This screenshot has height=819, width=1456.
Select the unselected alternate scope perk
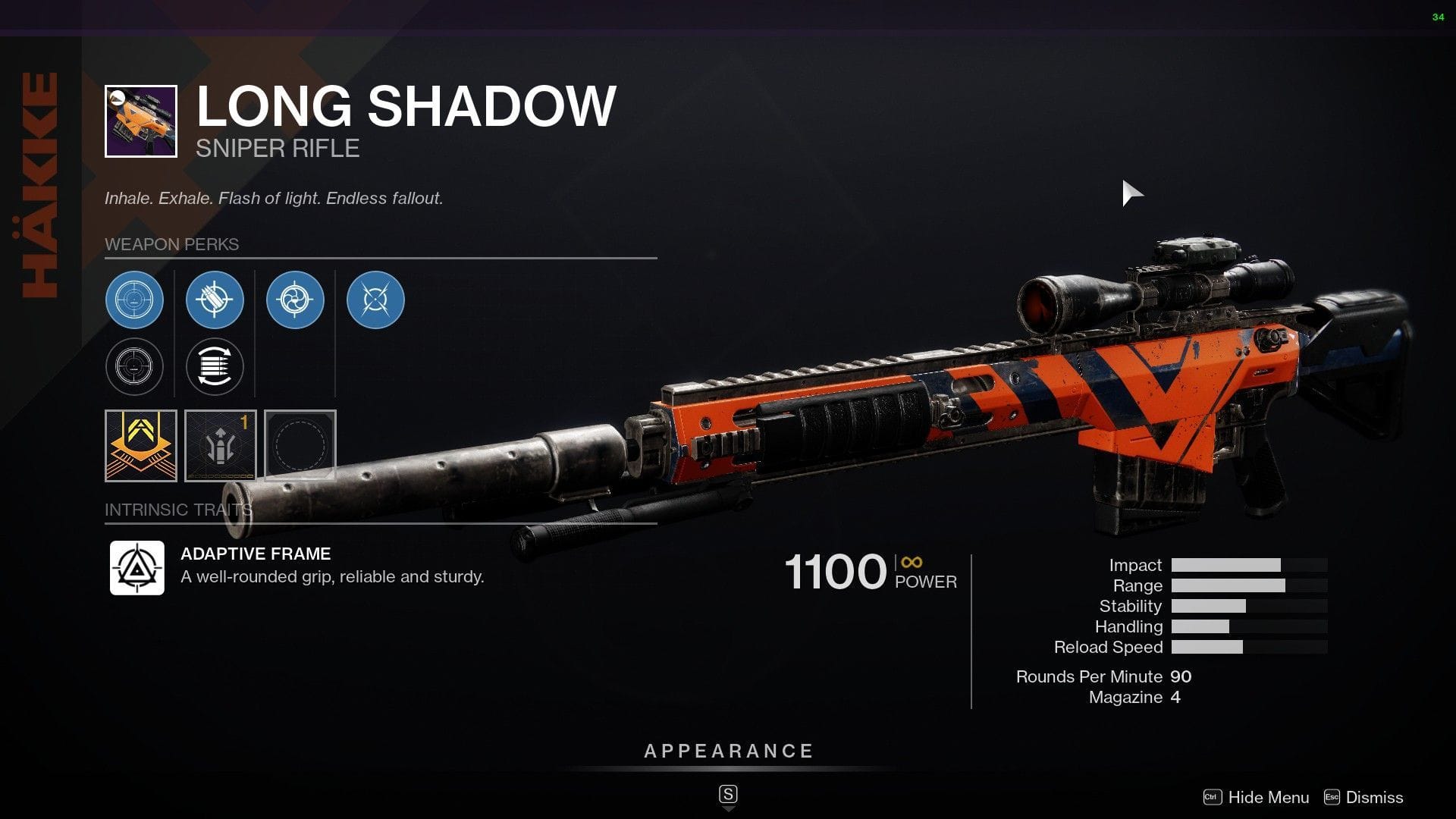click(134, 366)
